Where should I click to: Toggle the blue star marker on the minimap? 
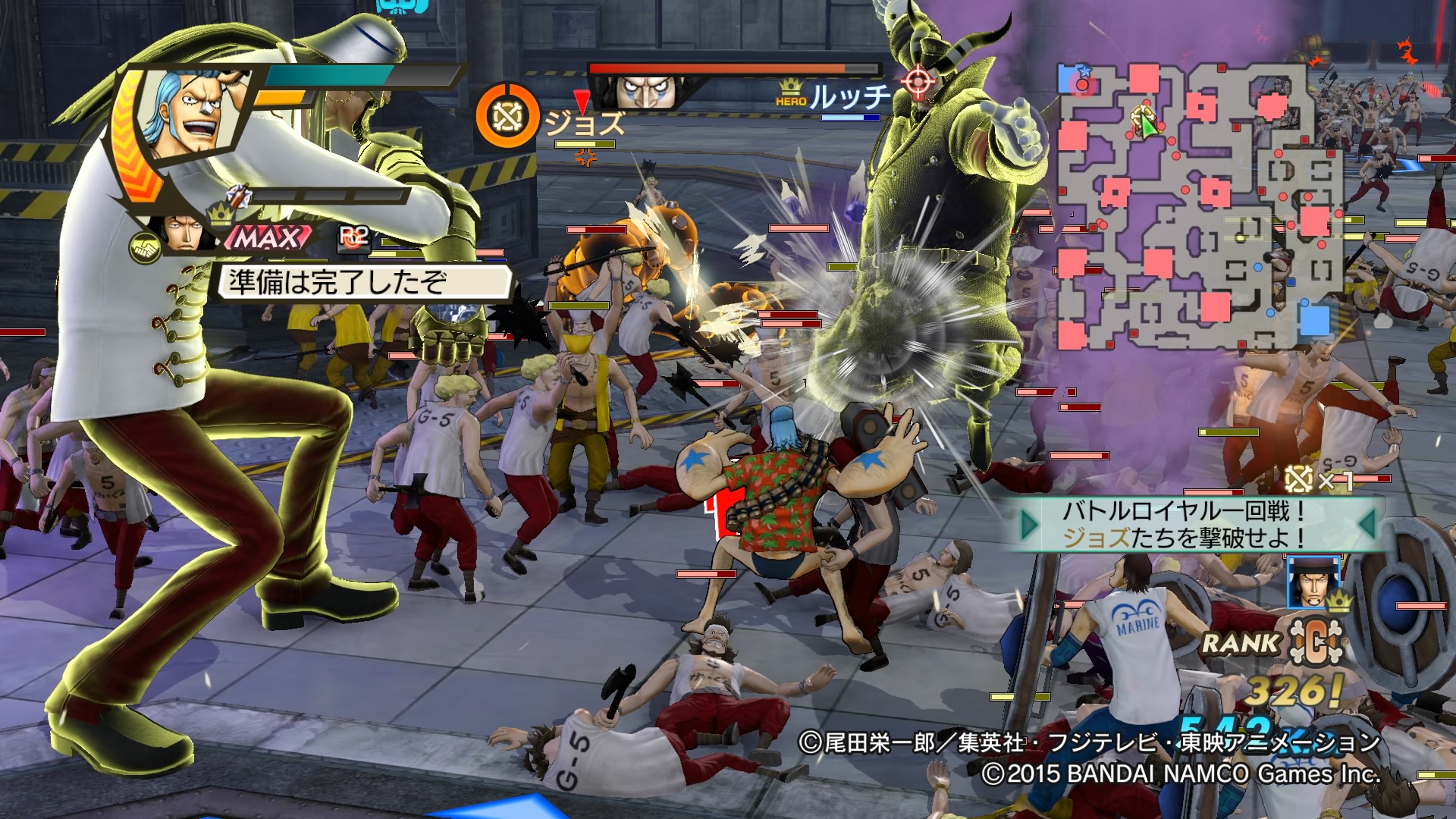point(1084,70)
